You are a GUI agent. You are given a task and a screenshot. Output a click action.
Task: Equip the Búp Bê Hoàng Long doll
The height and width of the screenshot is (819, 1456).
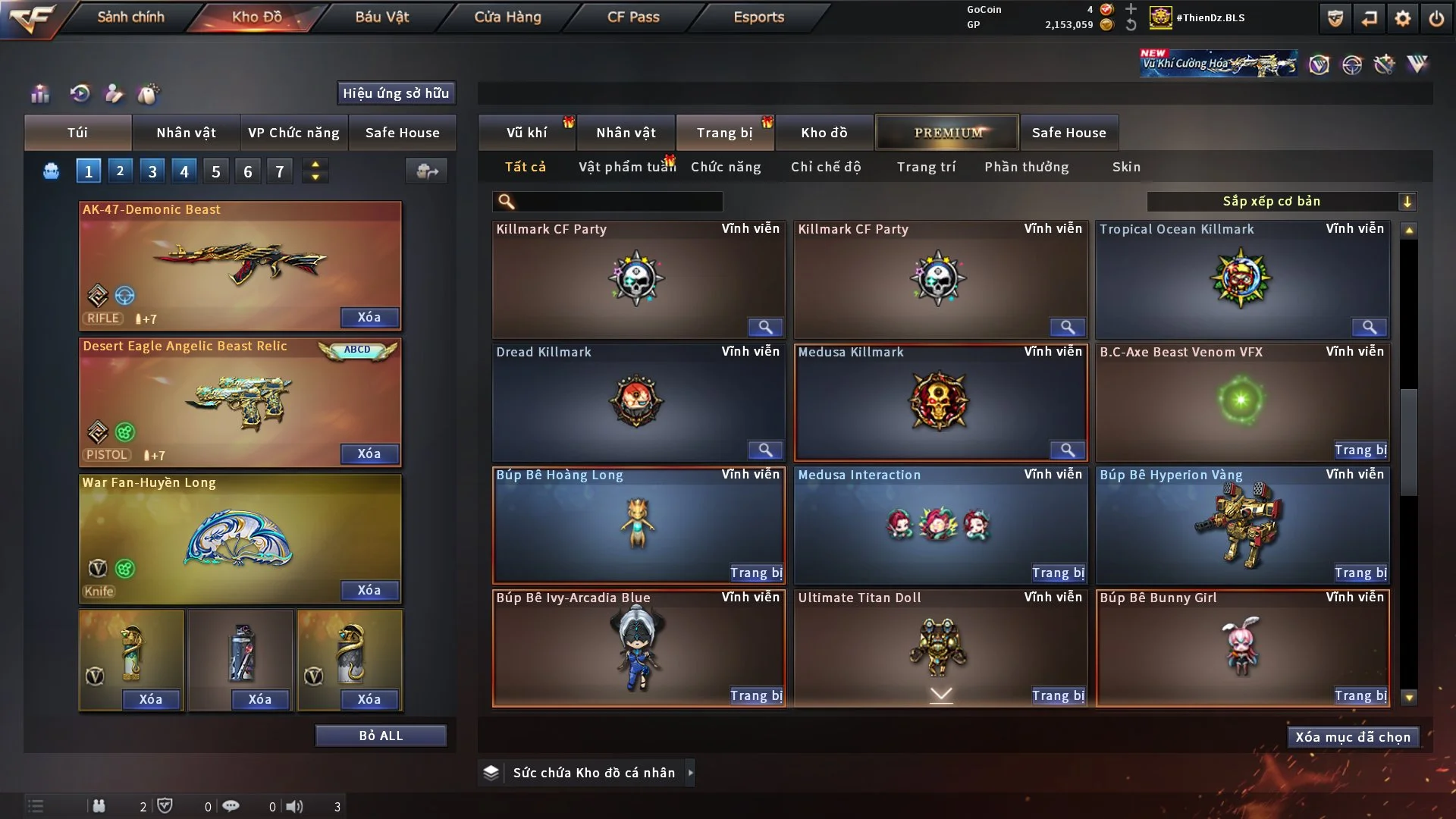tap(755, 573)
